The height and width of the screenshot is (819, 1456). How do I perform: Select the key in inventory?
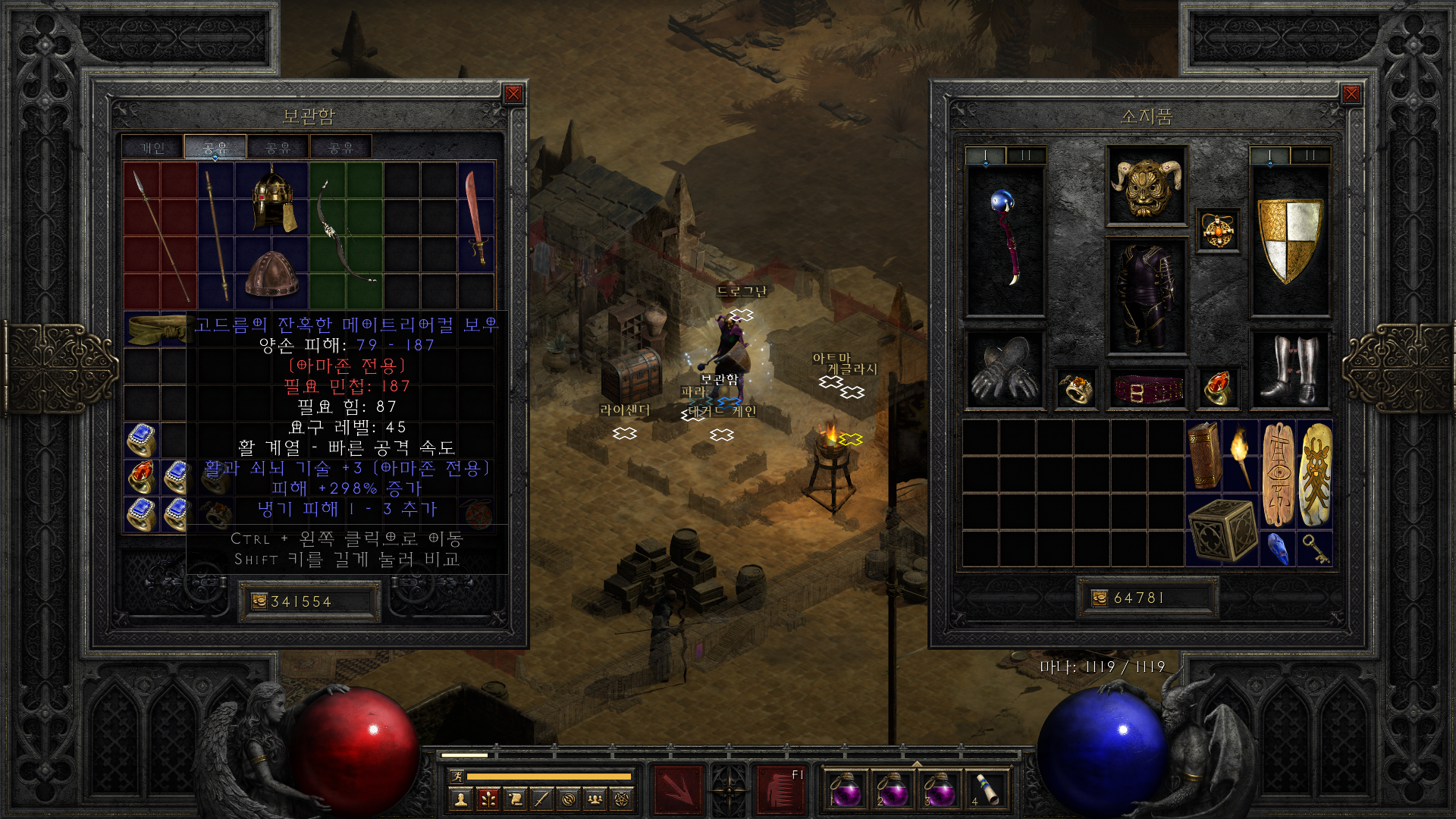[1315, 548]
